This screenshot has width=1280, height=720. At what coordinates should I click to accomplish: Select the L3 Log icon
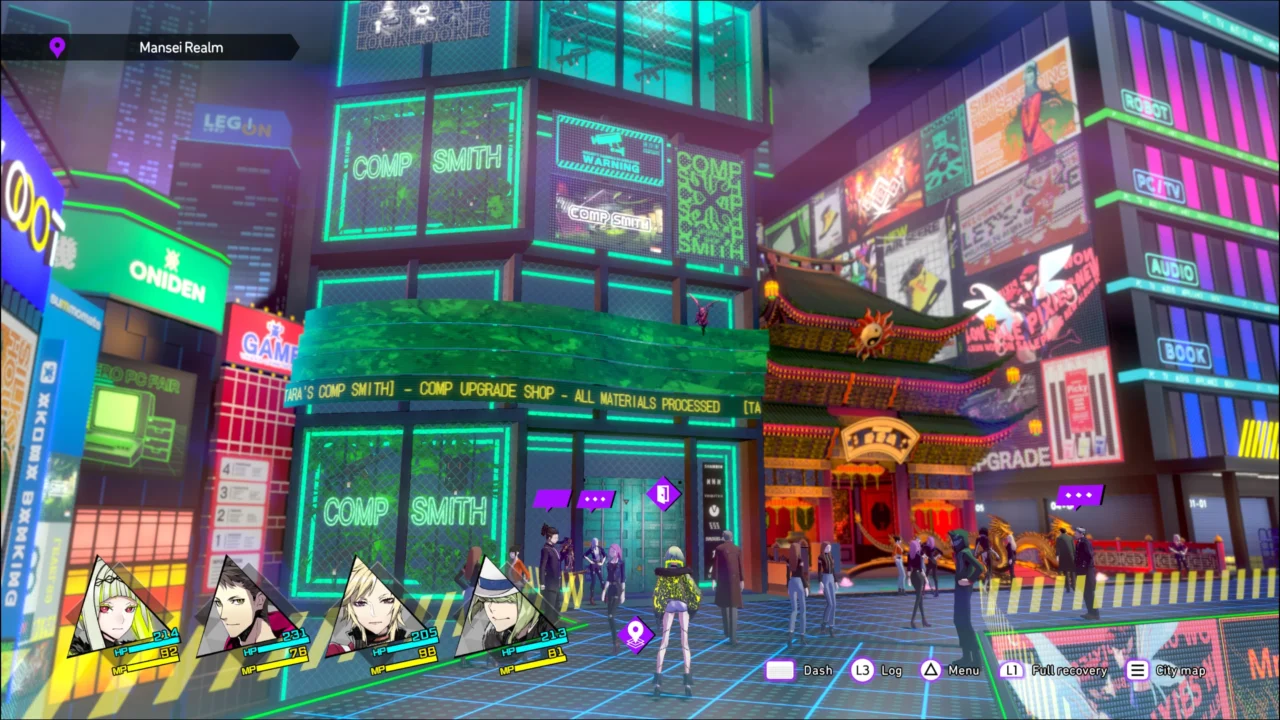tap(862, 670)
